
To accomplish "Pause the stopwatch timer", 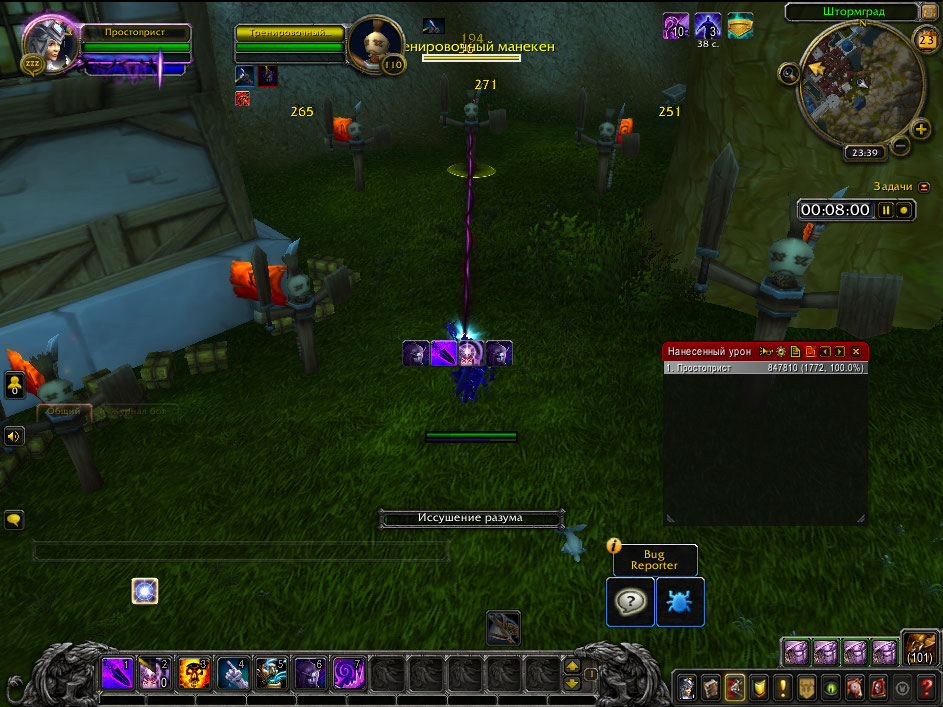I will (885, 210).
